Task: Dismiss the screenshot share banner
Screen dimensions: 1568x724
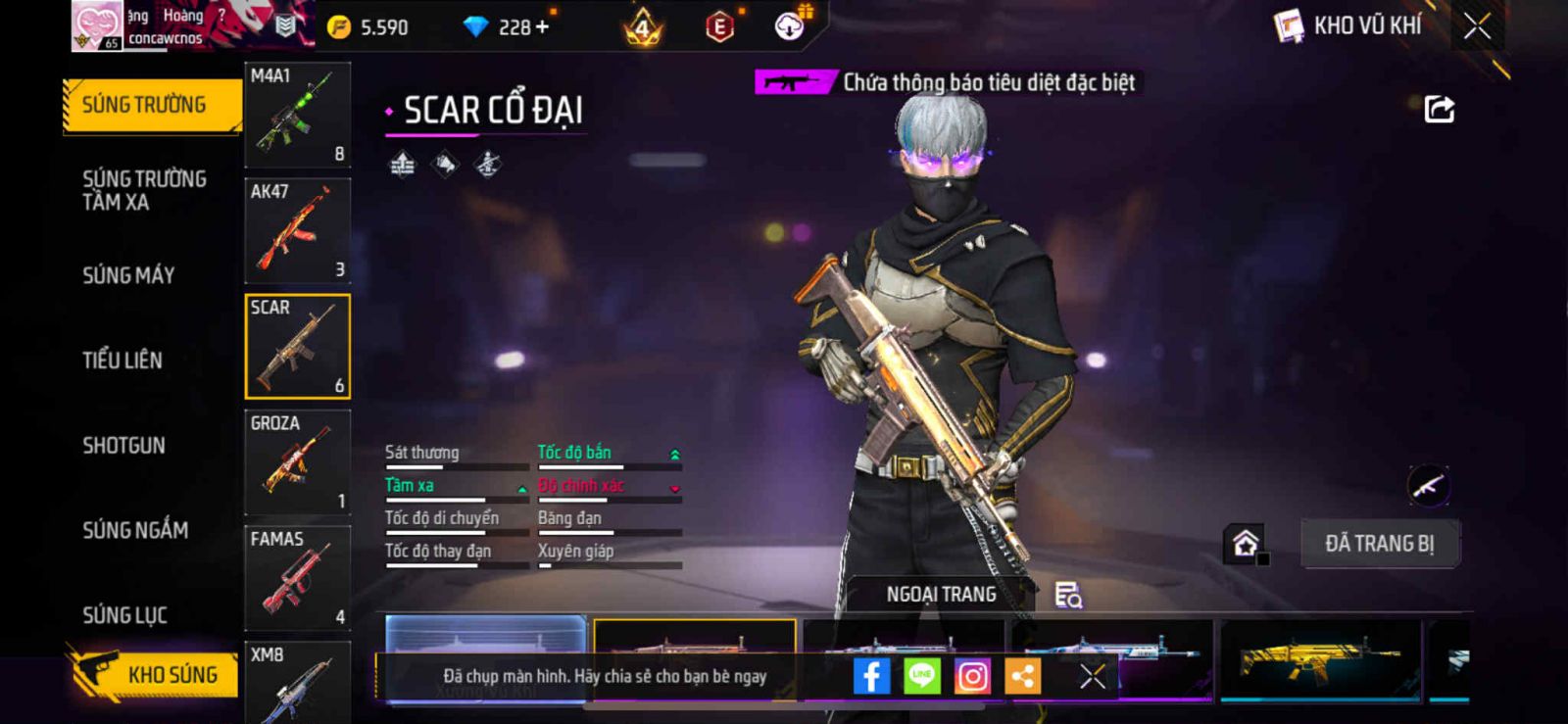Action: 1093,676
